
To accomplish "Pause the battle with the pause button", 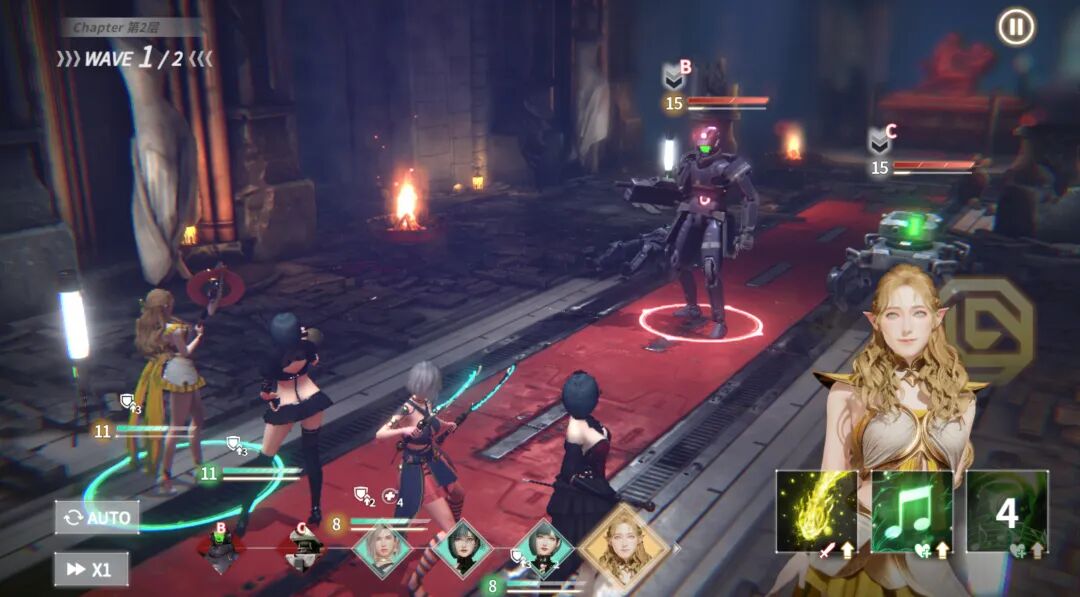I will 1016,27.
